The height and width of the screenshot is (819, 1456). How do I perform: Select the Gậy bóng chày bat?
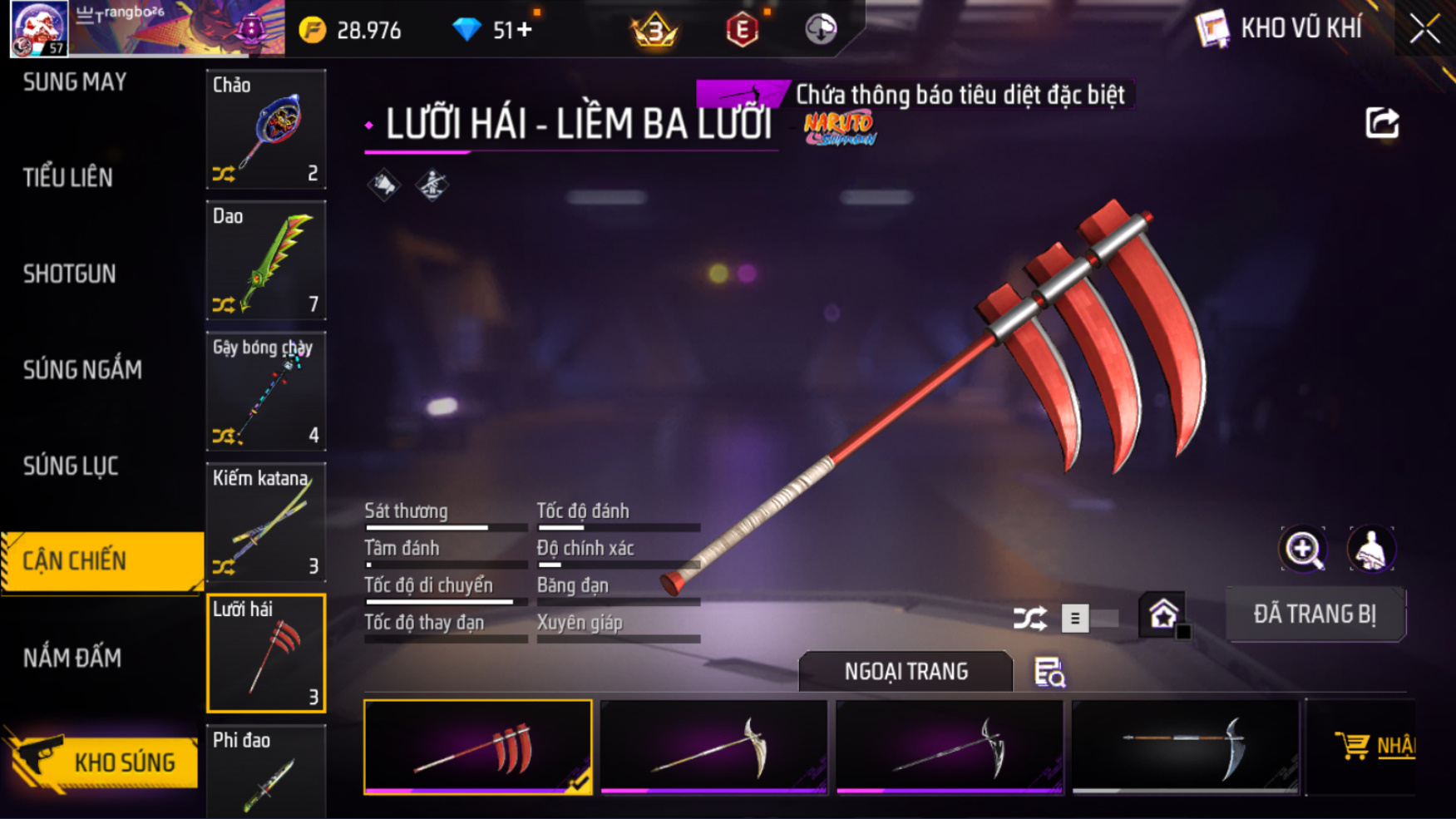coord(265,392)
